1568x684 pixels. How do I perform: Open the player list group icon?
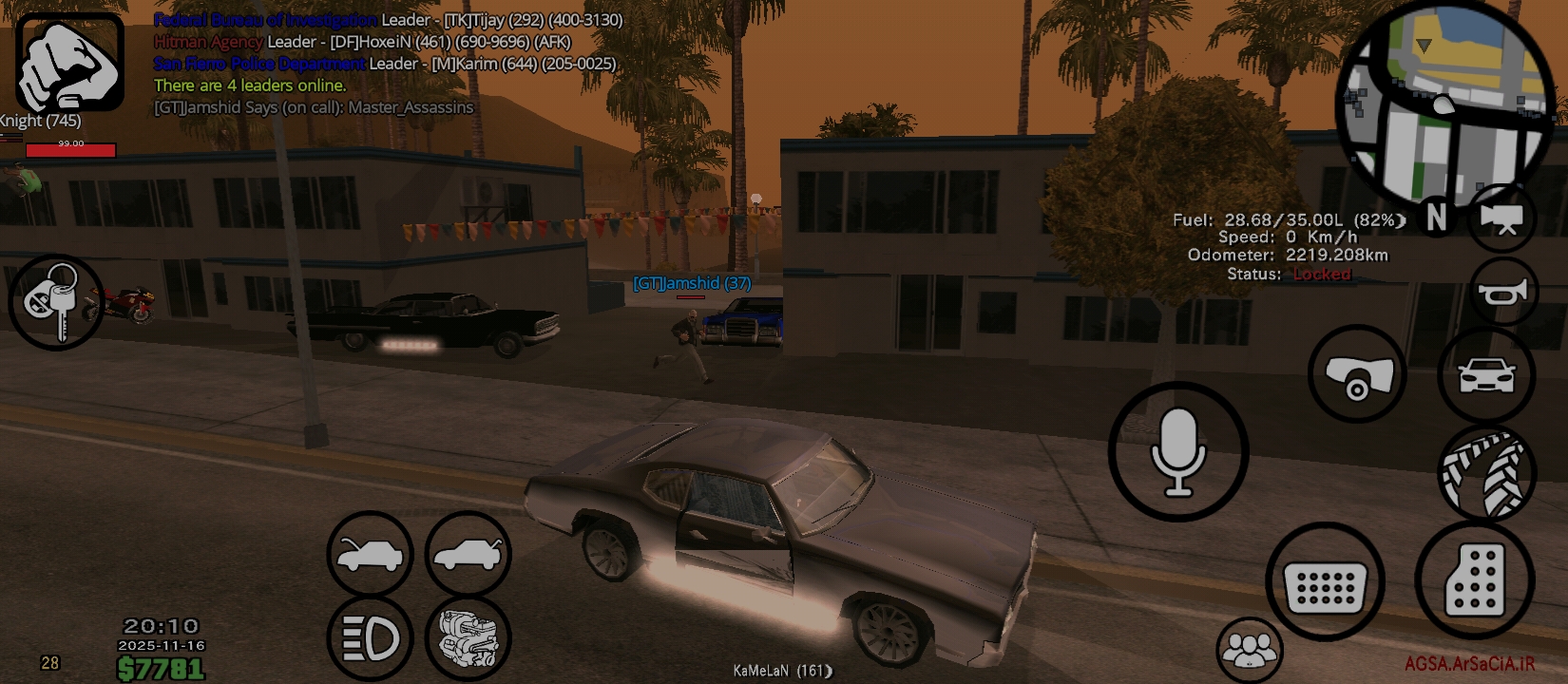[x=1250, y=651]
